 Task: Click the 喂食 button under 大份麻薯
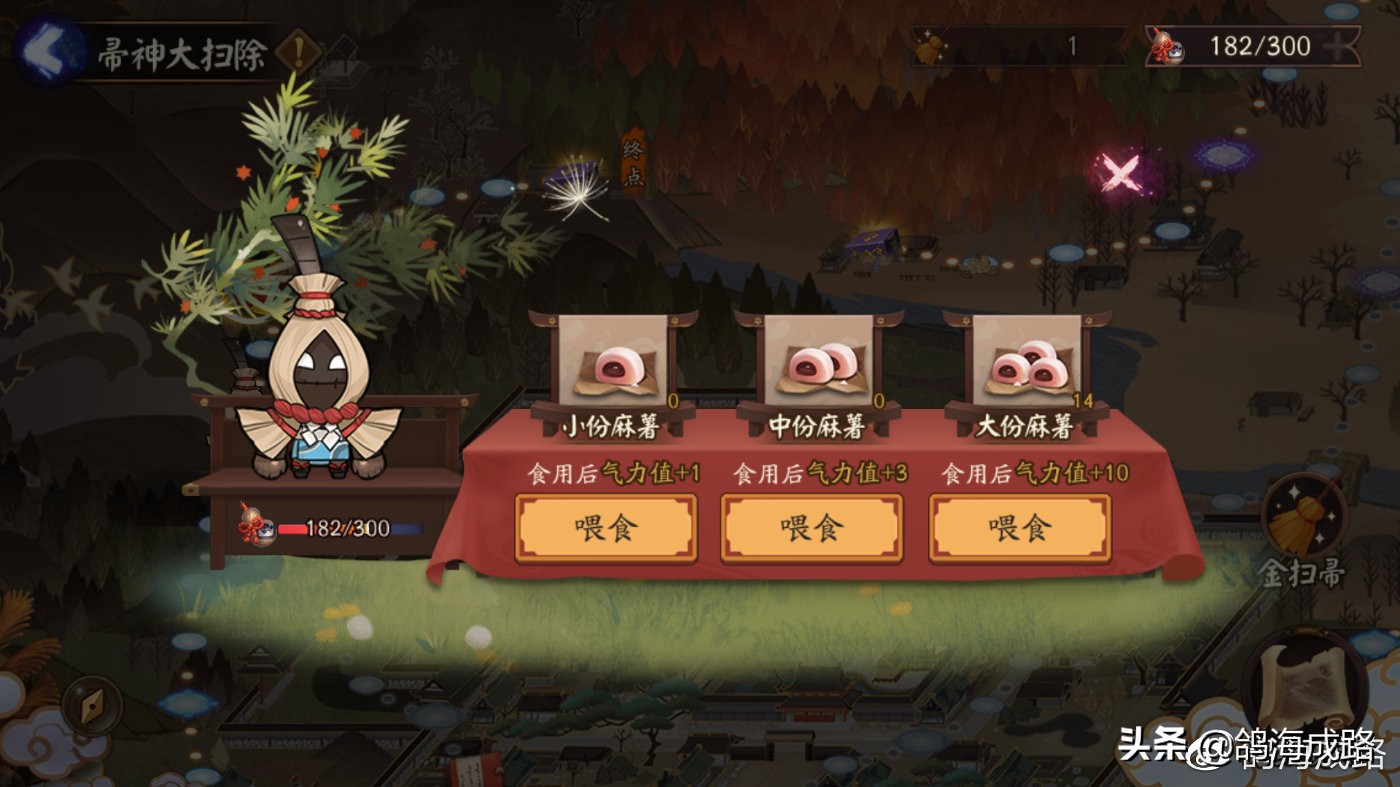click(x=1019, y=527)
